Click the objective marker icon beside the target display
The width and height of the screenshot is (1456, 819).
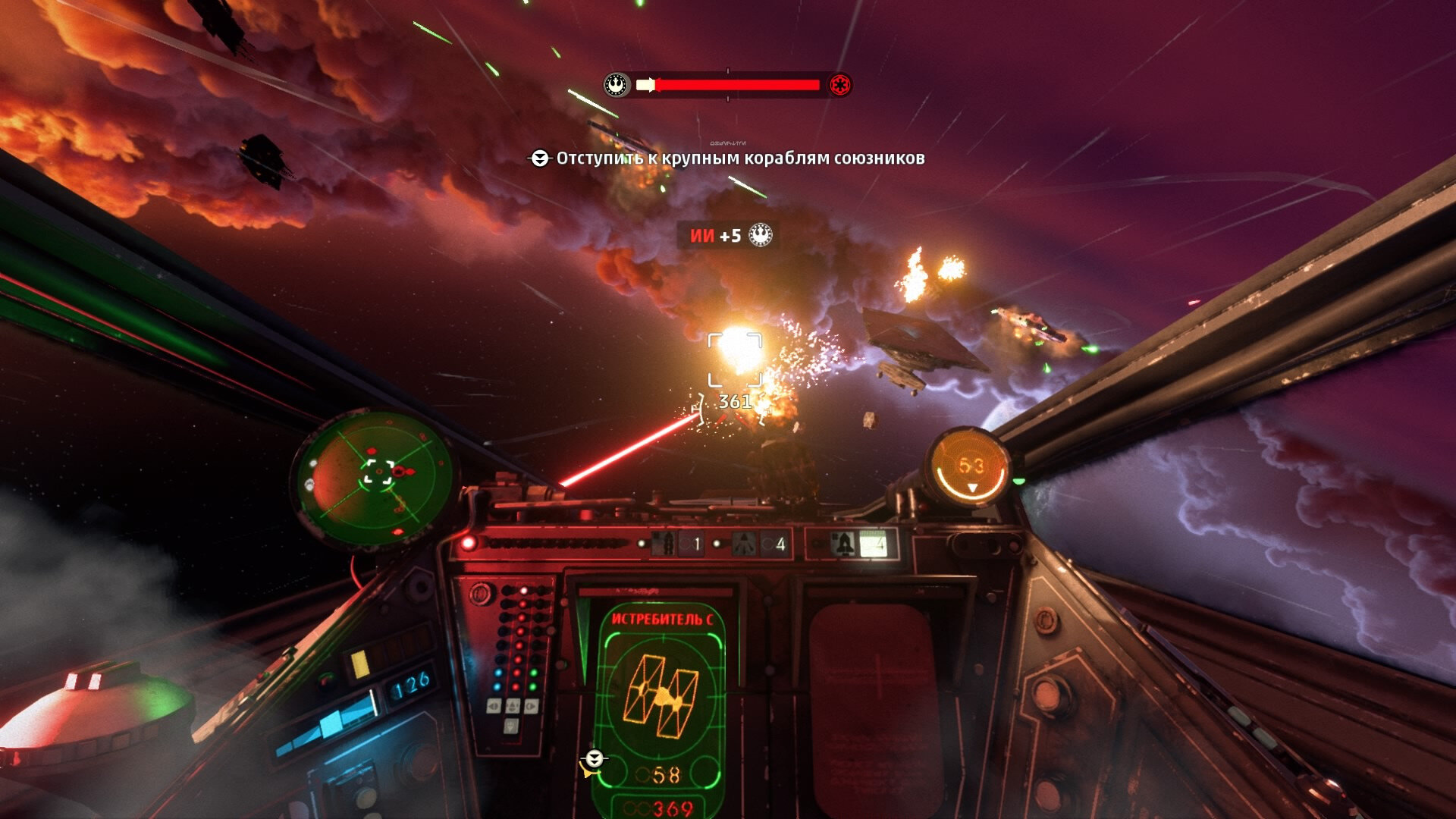coord(593,760)
